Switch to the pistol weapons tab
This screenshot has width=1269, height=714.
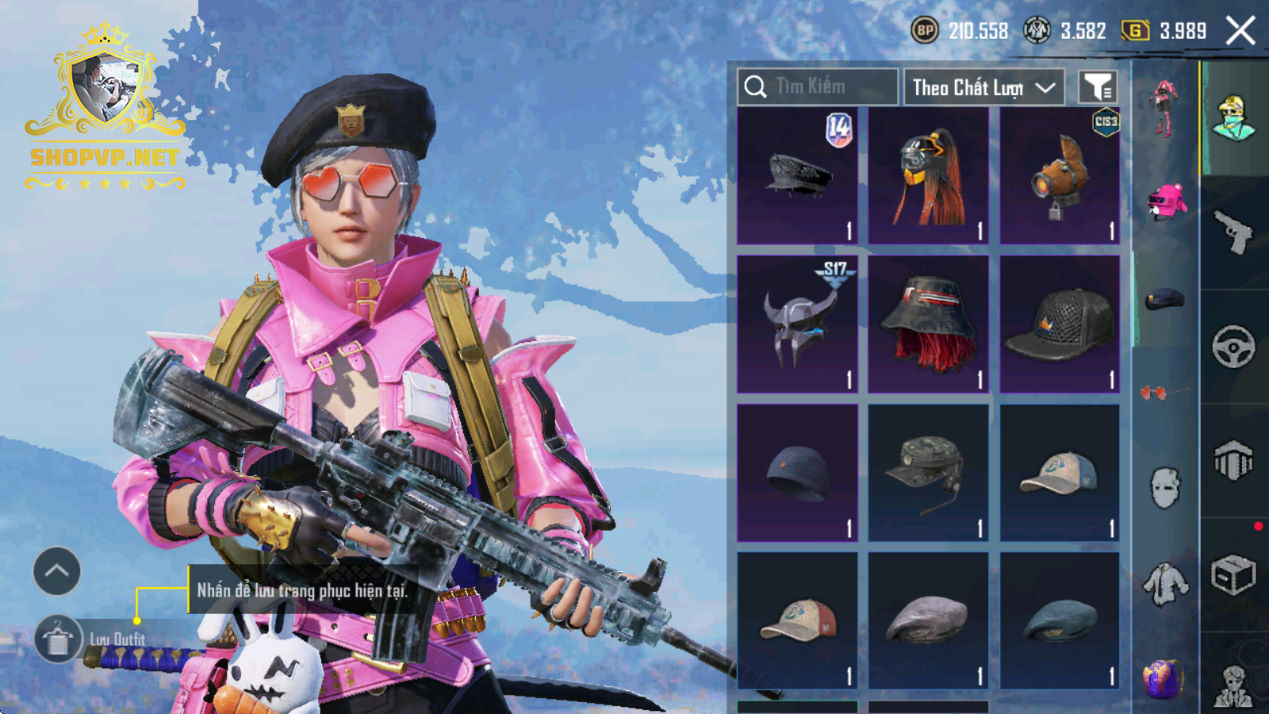[1234, 233]
